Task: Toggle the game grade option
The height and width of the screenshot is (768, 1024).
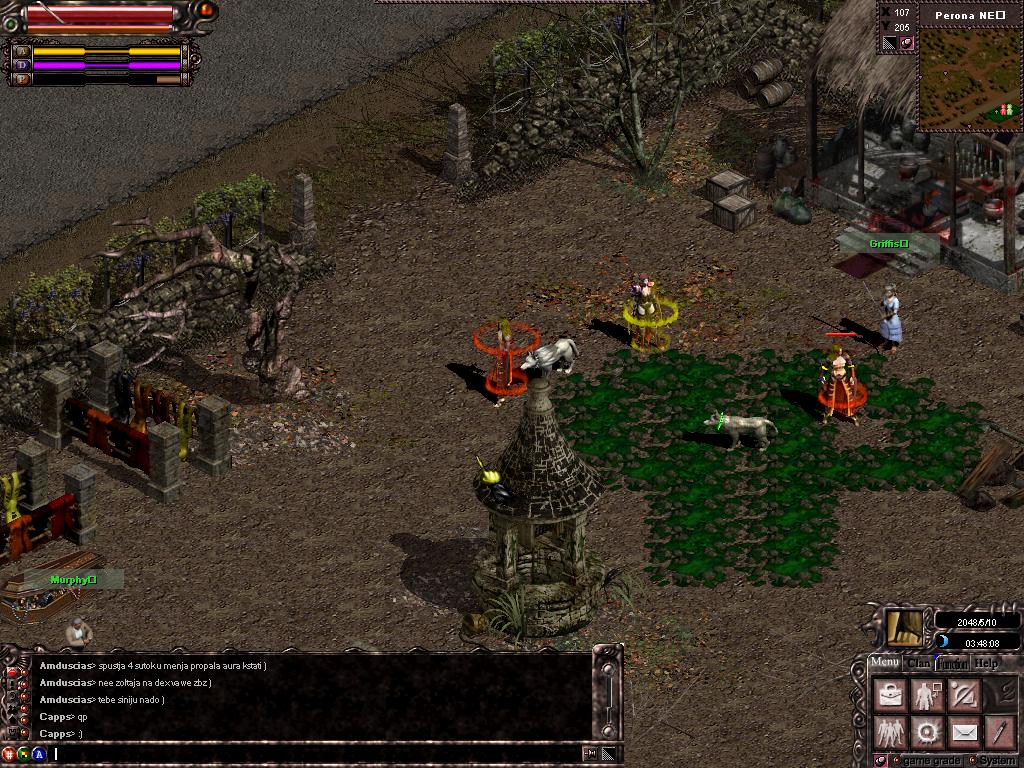Action: tap(928, 761)
